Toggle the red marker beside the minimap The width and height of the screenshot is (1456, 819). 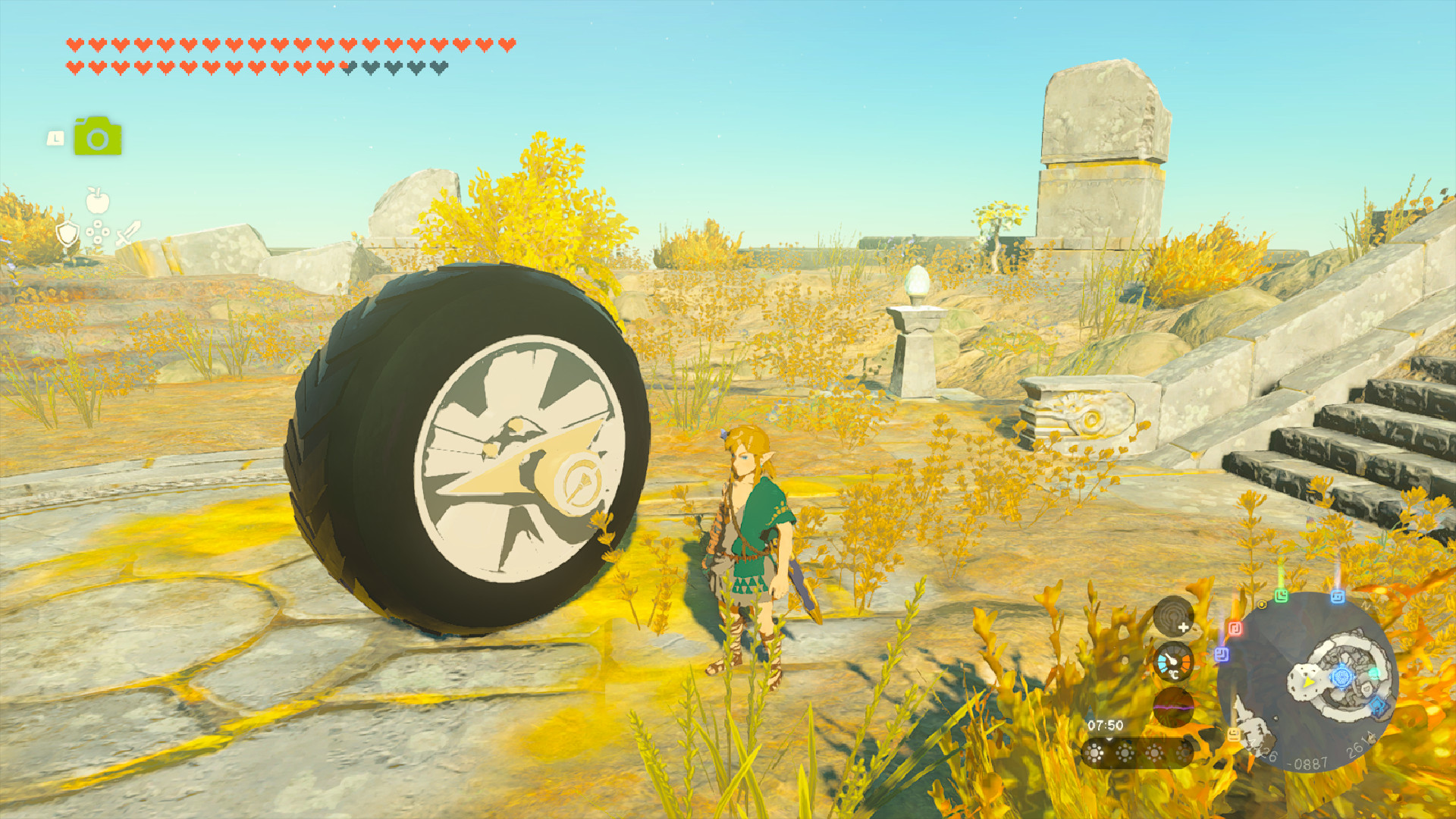(1235, 627)
